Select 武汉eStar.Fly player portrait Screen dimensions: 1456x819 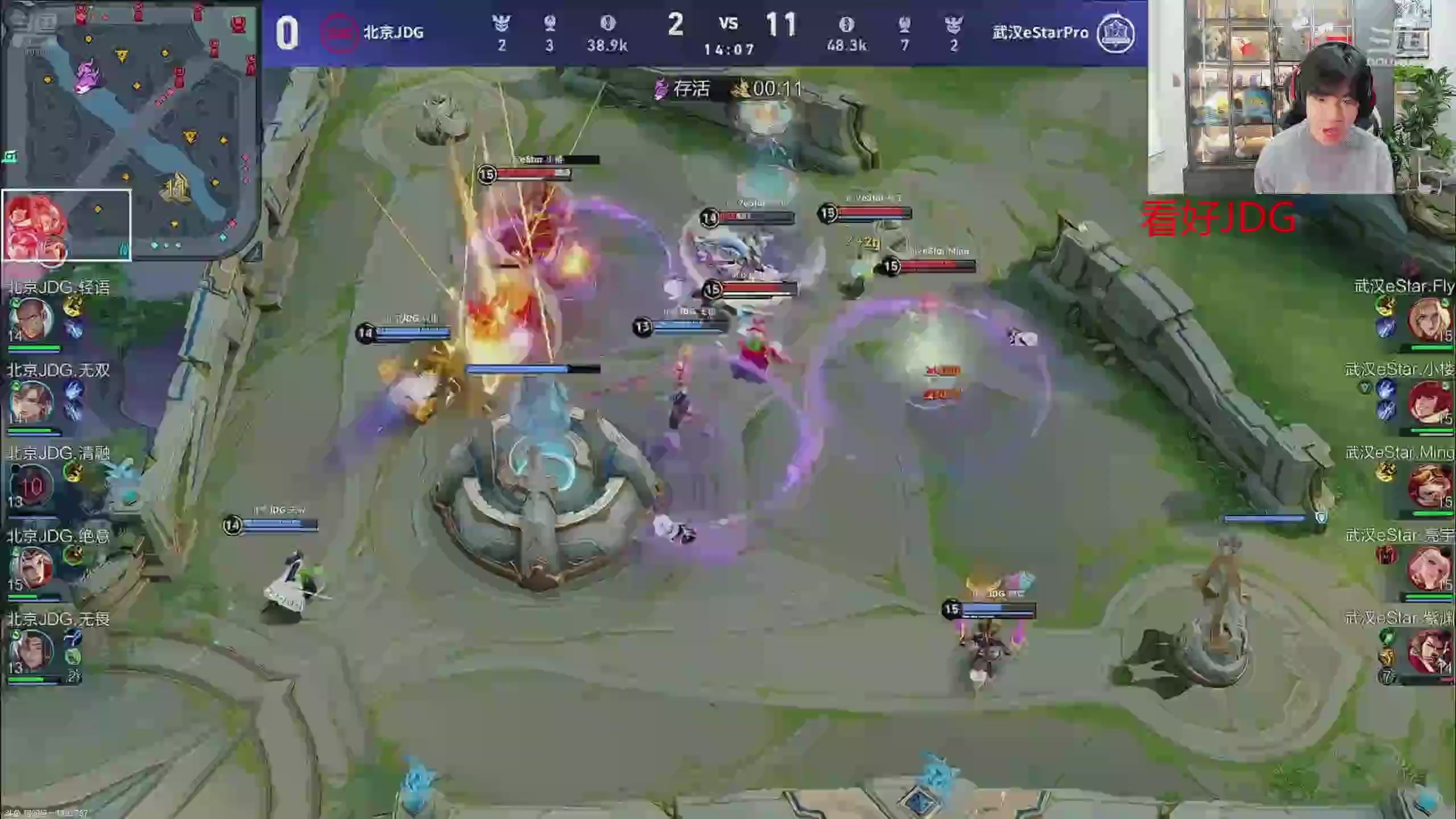[1428, 320]
